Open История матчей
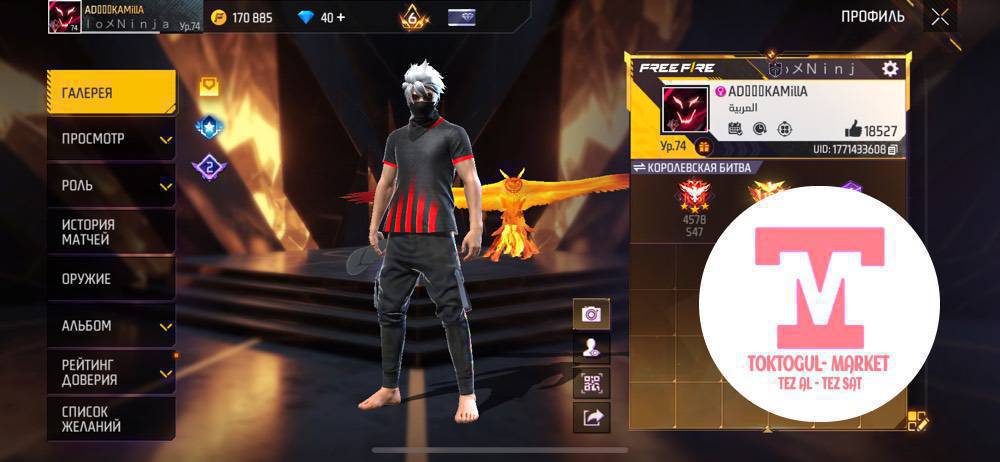The width and height of the screenshot is (1000, 462). click(x=110, y=232)
